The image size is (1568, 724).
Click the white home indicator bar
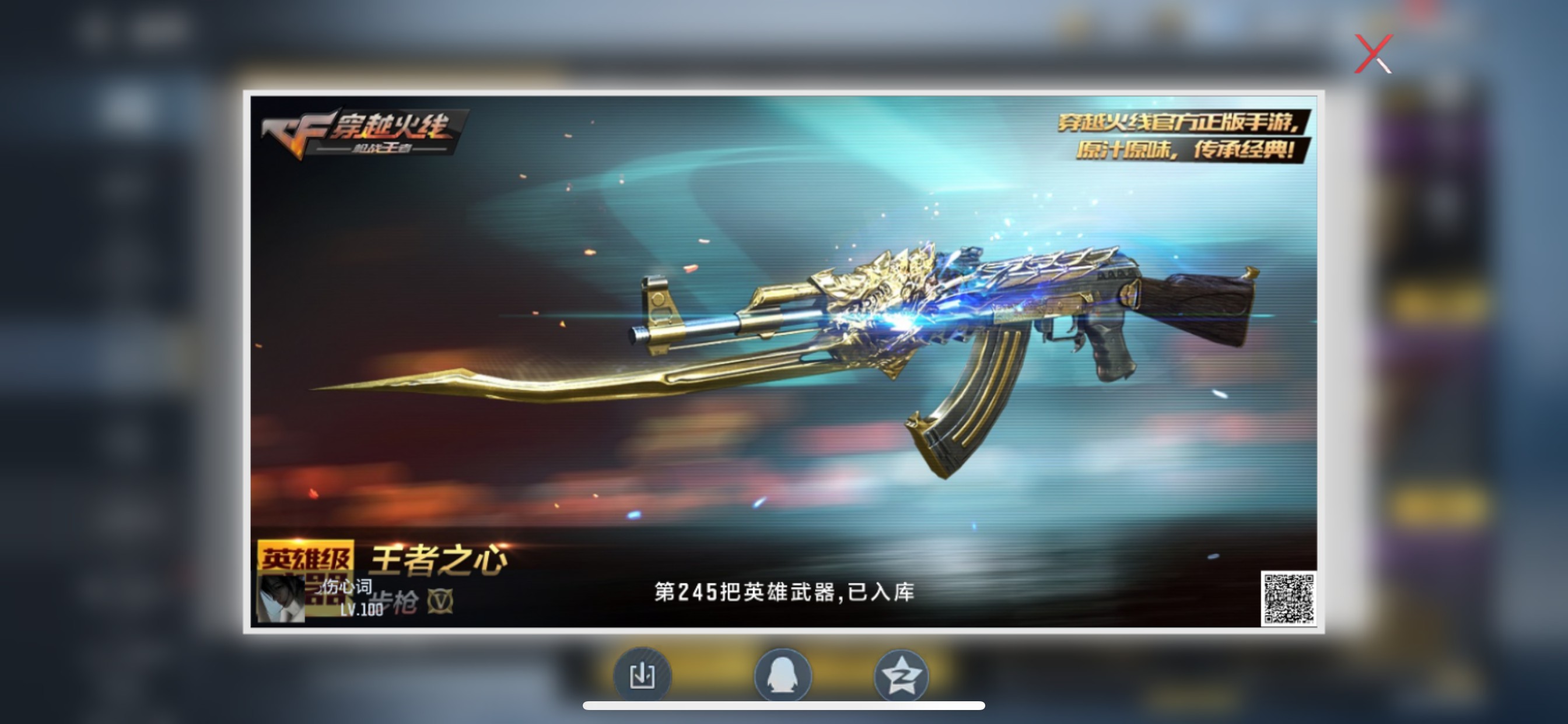pos(784,707)
